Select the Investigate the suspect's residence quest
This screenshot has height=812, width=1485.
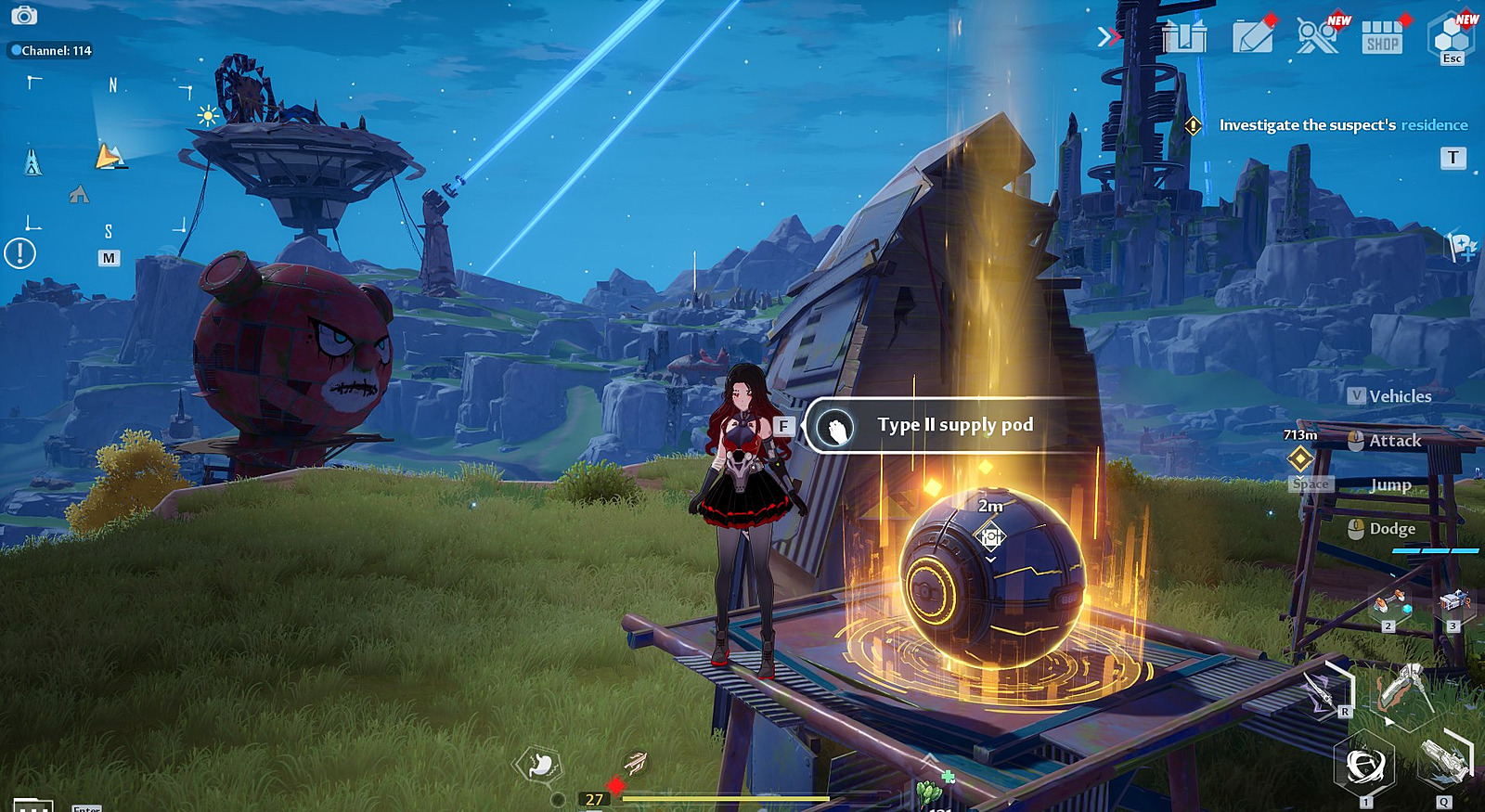(x=1342, y=125)
